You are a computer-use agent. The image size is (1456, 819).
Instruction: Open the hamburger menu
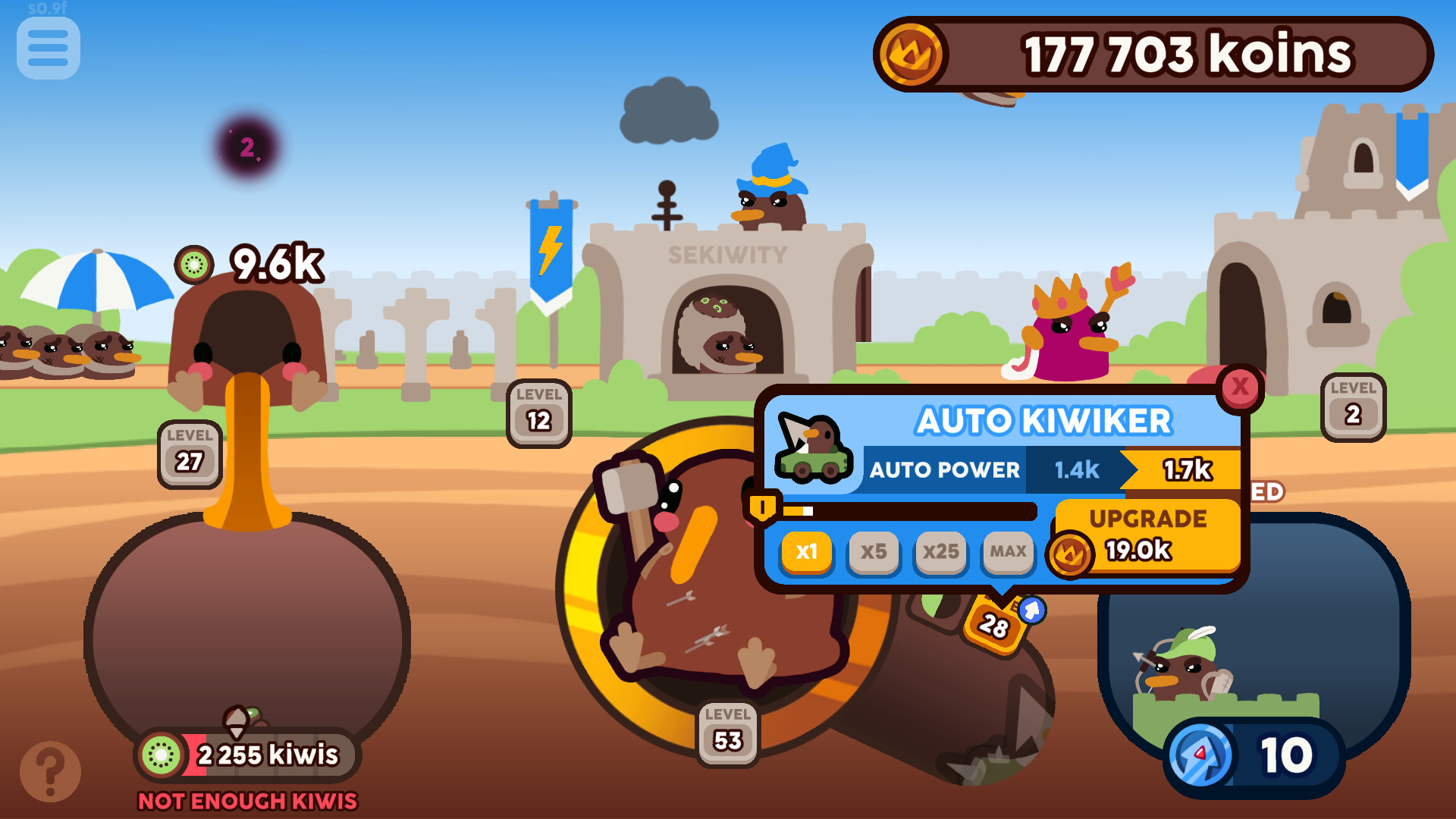(47, 48)
